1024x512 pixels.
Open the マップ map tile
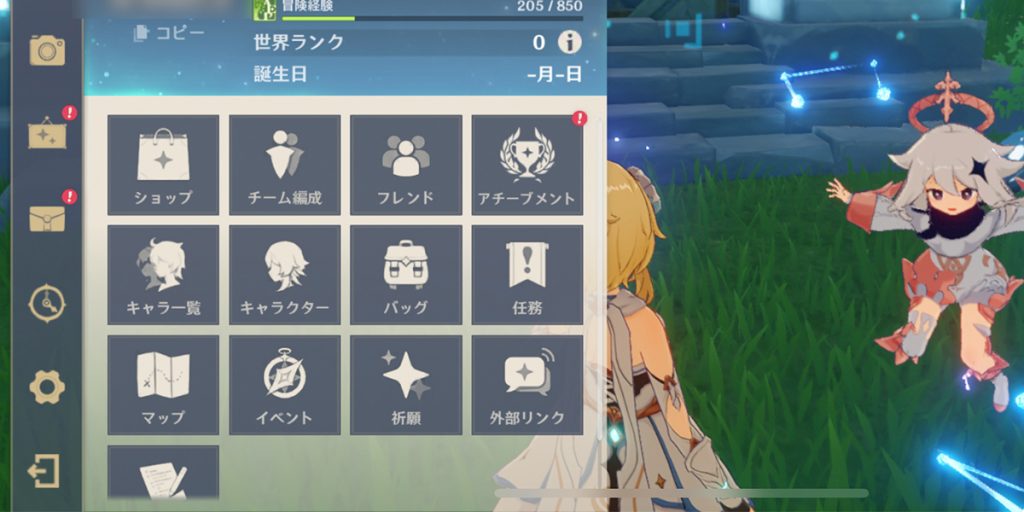[163, 385]
